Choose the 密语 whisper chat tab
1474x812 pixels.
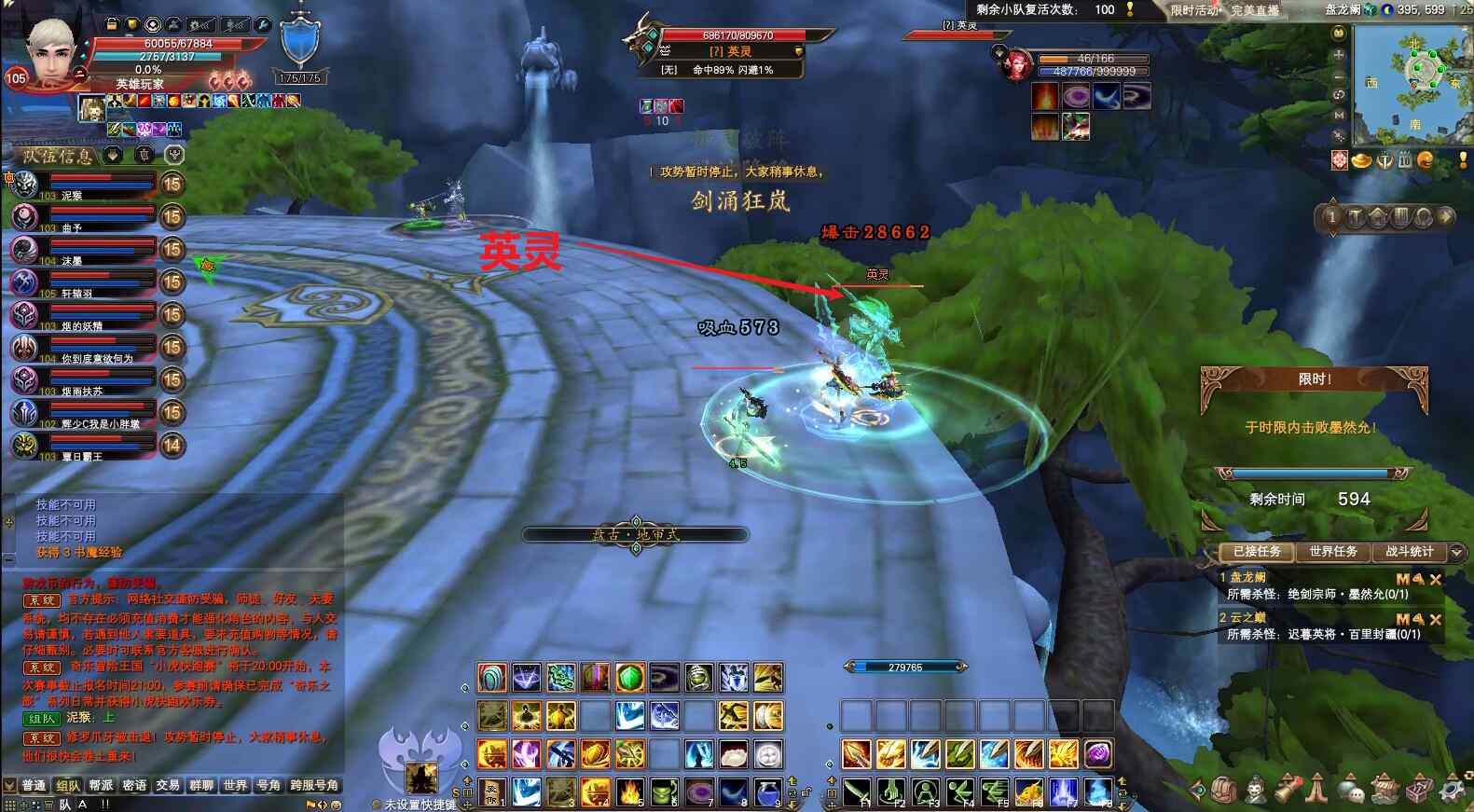(x=134, y=785)
